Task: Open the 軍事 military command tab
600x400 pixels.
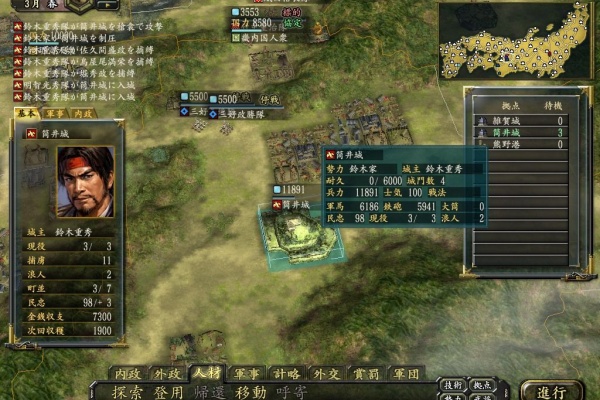Action: [246, 373]
